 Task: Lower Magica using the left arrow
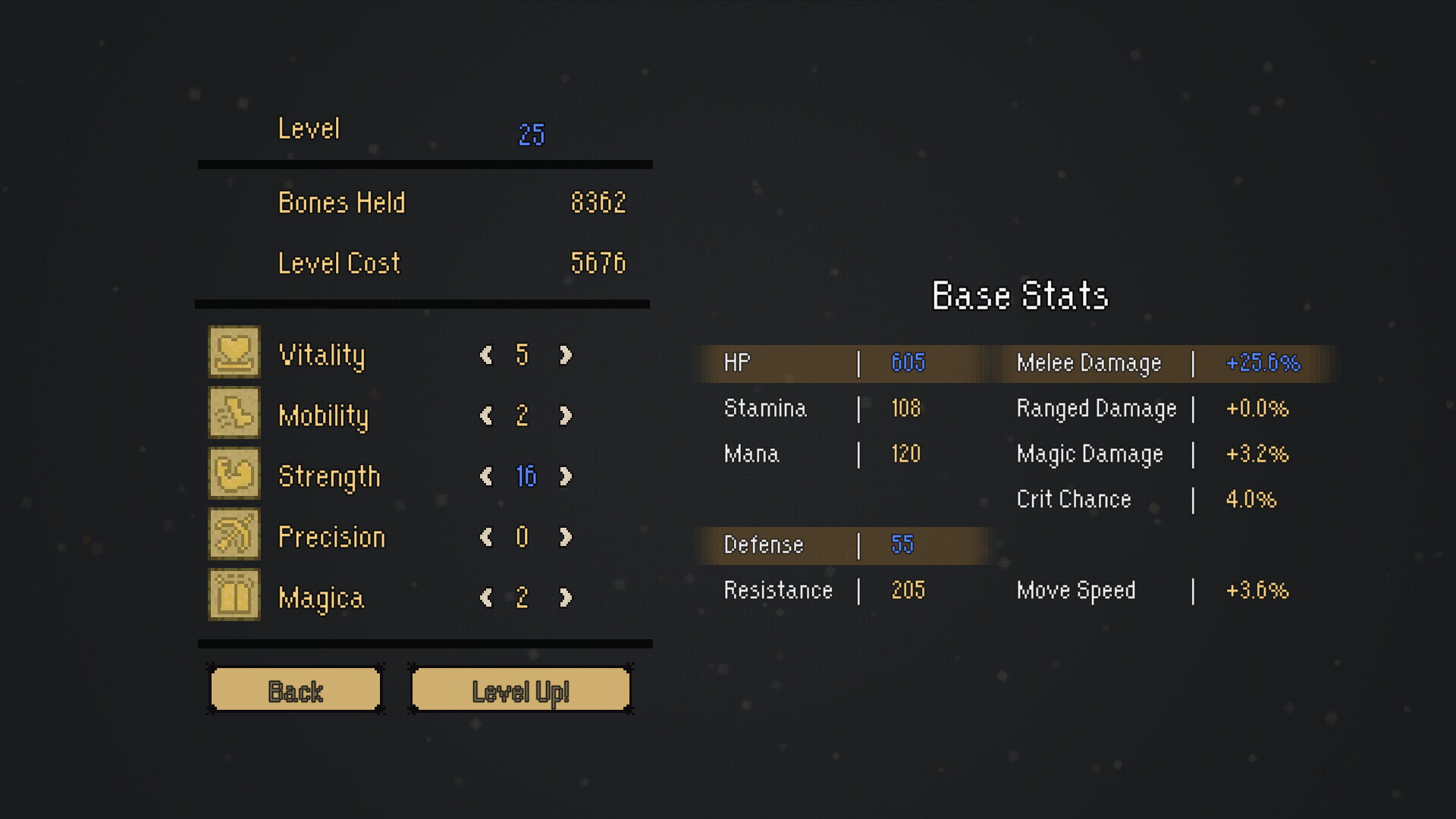coord(486,598)
